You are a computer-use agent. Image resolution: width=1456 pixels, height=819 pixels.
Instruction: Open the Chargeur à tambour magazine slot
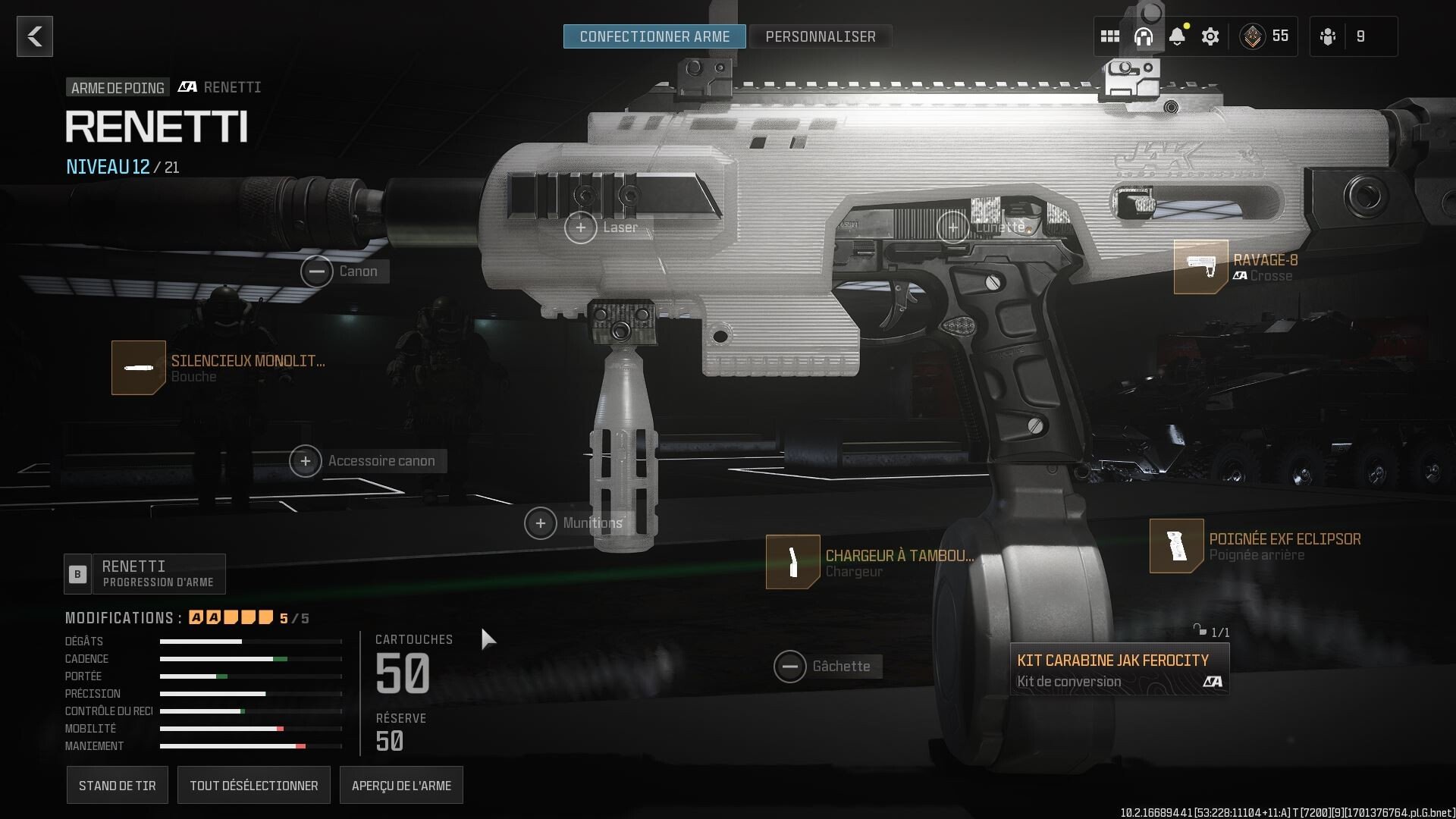point(793,562)
